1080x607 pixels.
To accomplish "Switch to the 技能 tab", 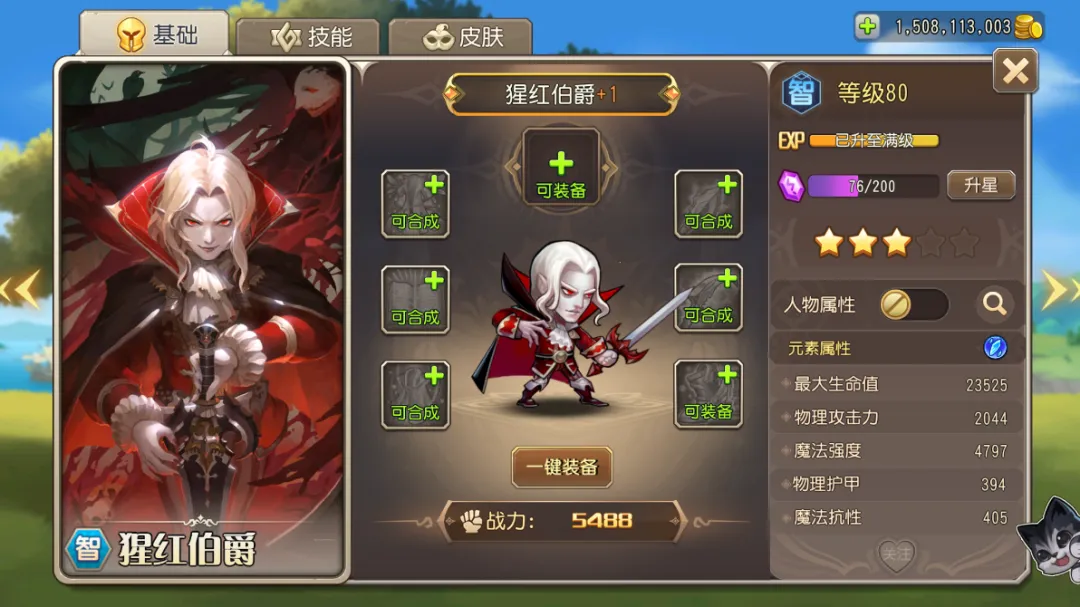I will pos(311,37).
